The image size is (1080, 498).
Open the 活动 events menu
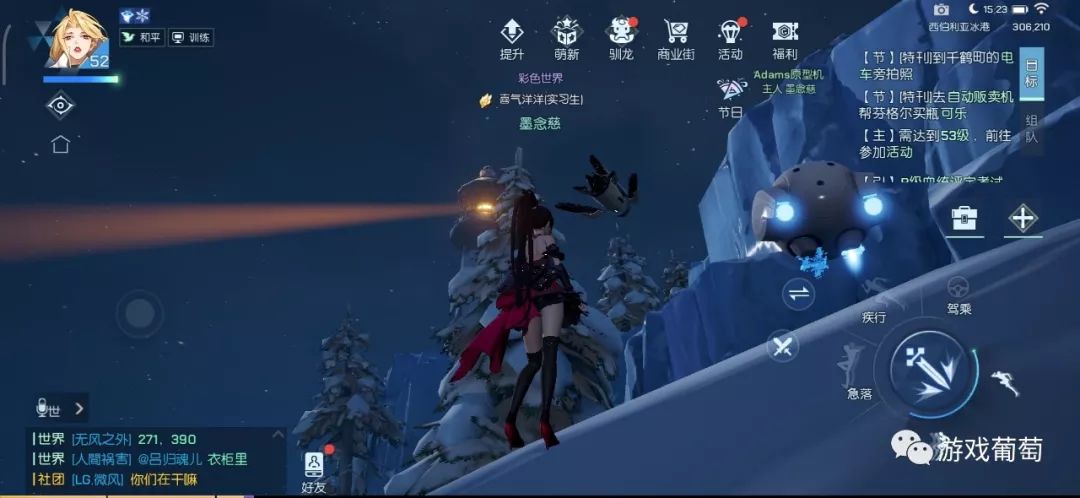[x=730, y=38]
